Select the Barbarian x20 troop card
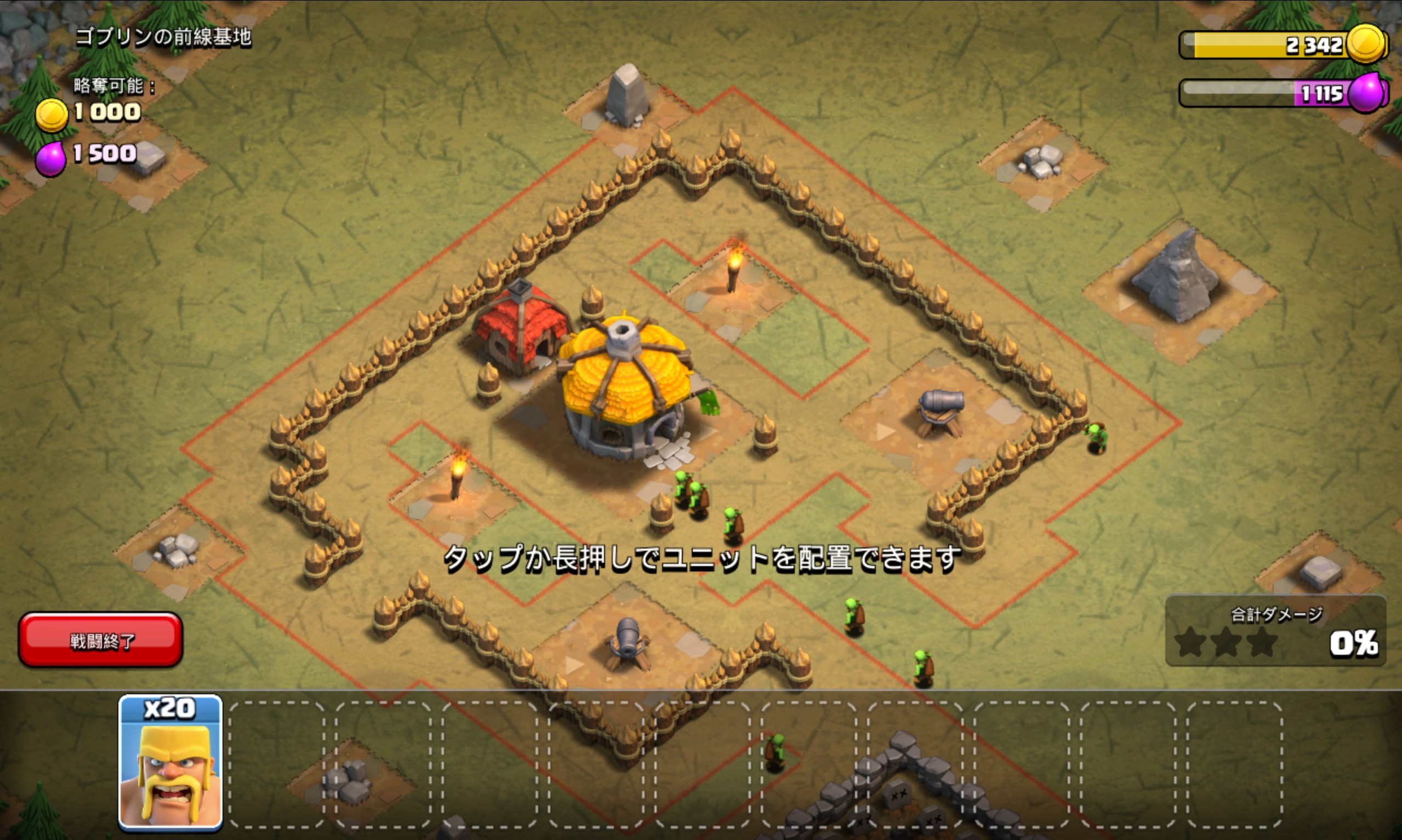Screen dimensions: 1402x840 click(x=170, y=763)
